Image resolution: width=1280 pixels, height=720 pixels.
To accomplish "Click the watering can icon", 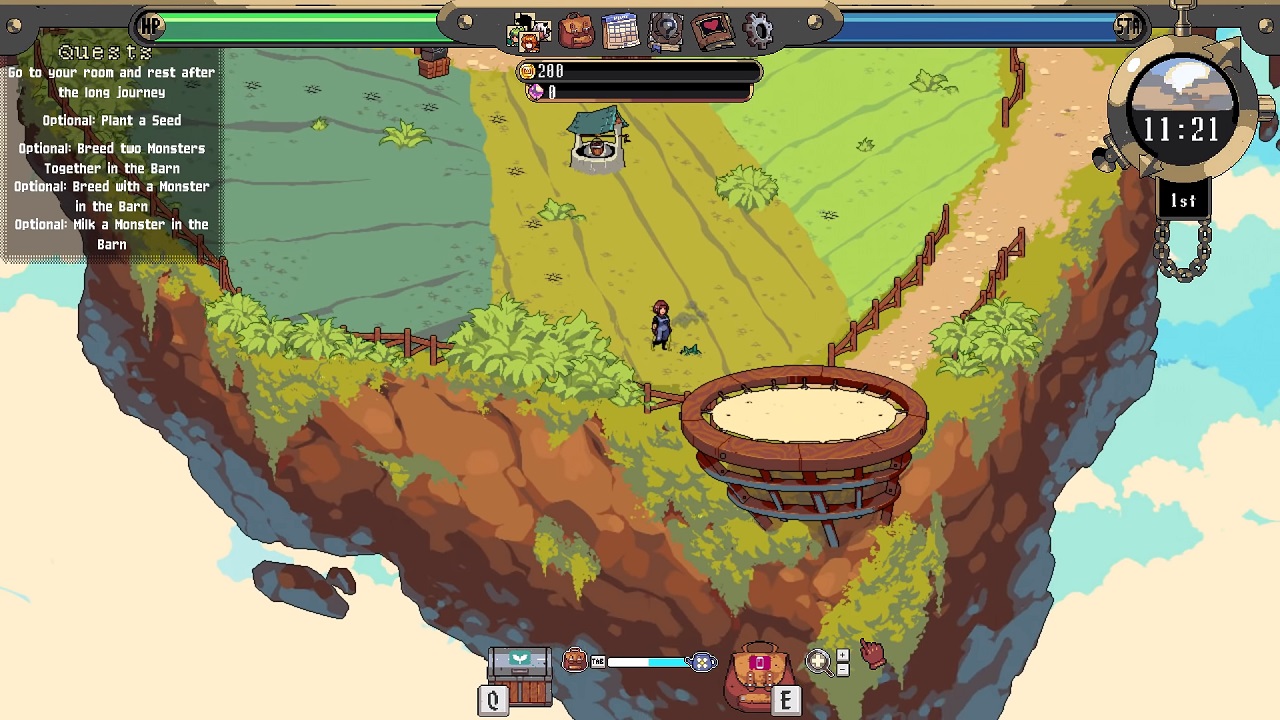I will coord(703,662).
